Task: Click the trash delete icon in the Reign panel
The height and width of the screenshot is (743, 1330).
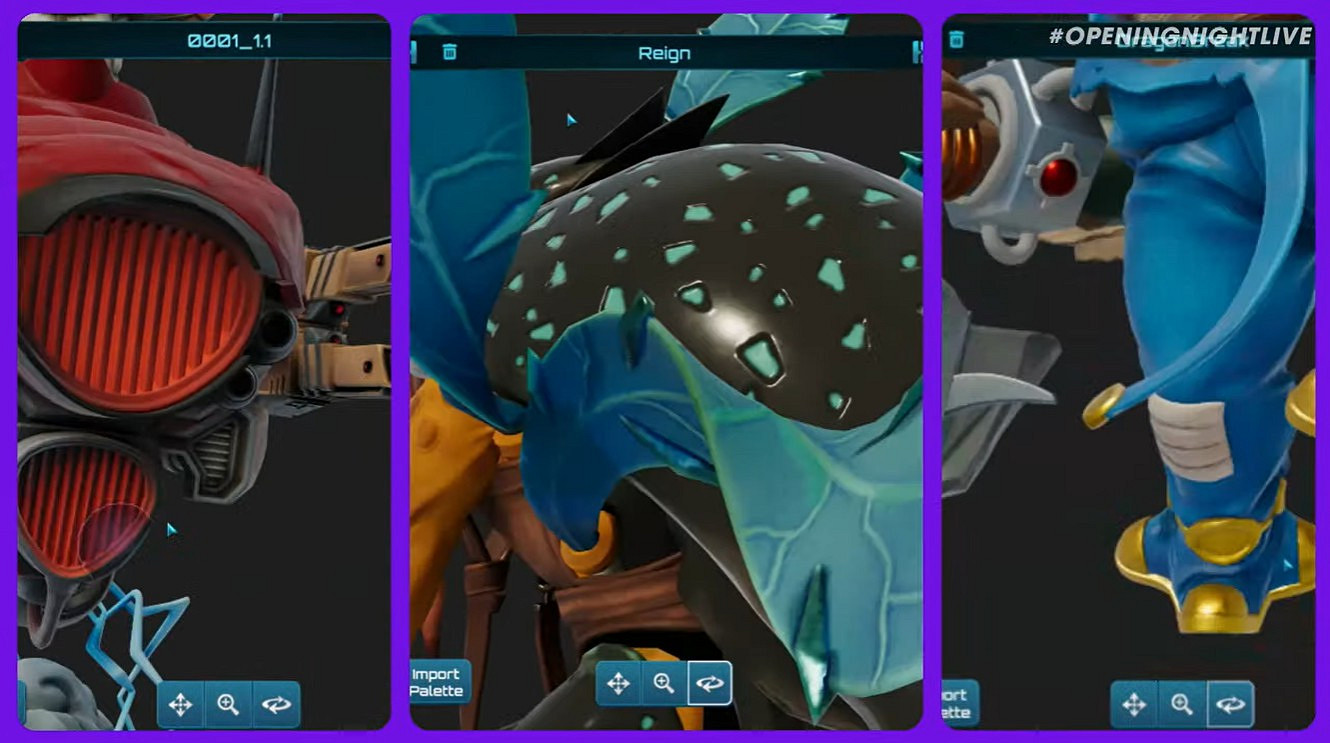Action: coord(448,53)
